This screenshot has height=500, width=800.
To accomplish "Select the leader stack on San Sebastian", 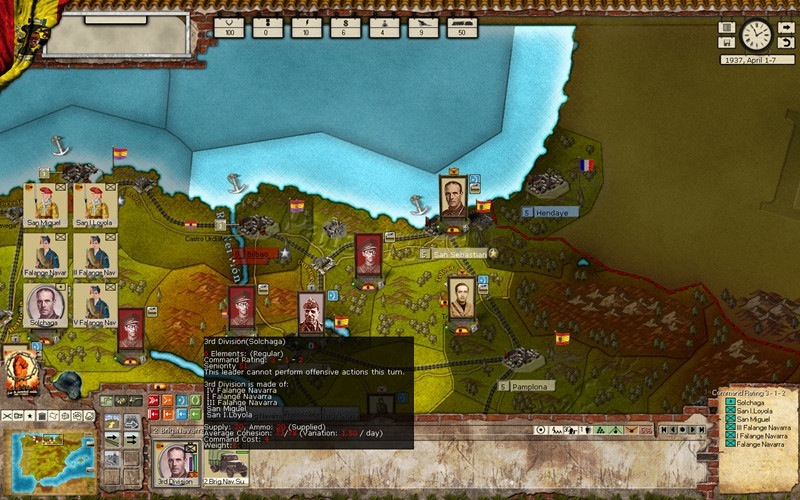I will pos(453,199).
